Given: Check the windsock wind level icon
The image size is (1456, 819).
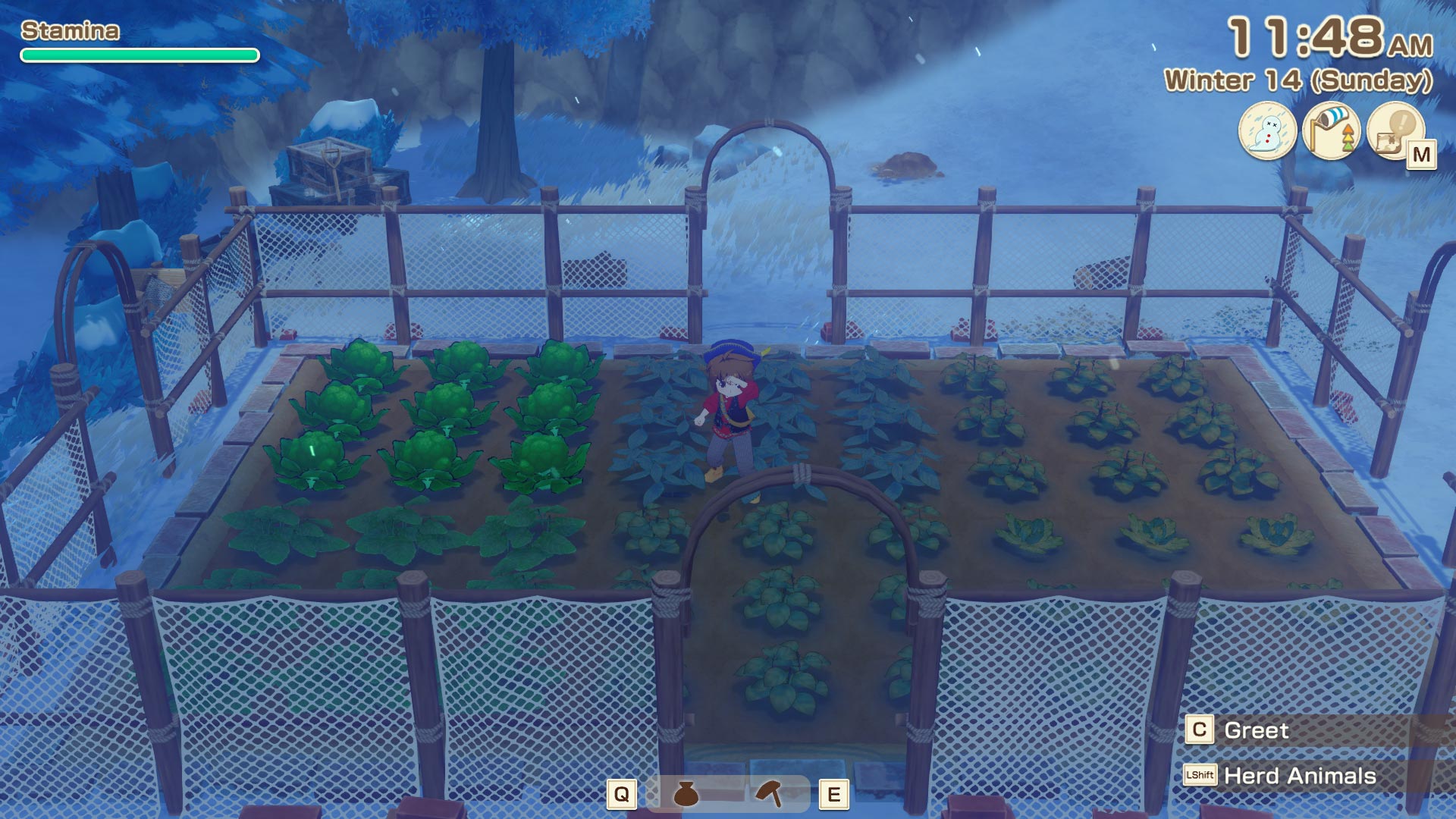Looking at the screenshot, I should (1332, 130).
